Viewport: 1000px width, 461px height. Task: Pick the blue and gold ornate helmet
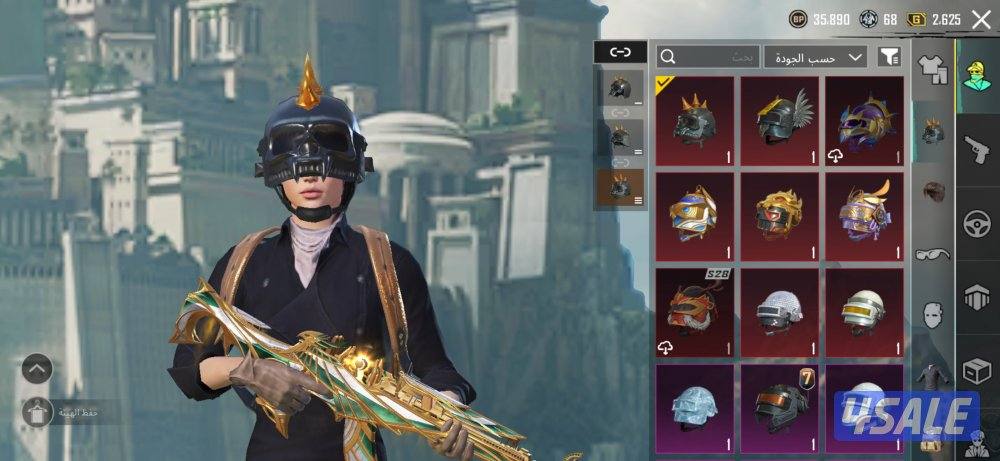(x=694, y=216)
